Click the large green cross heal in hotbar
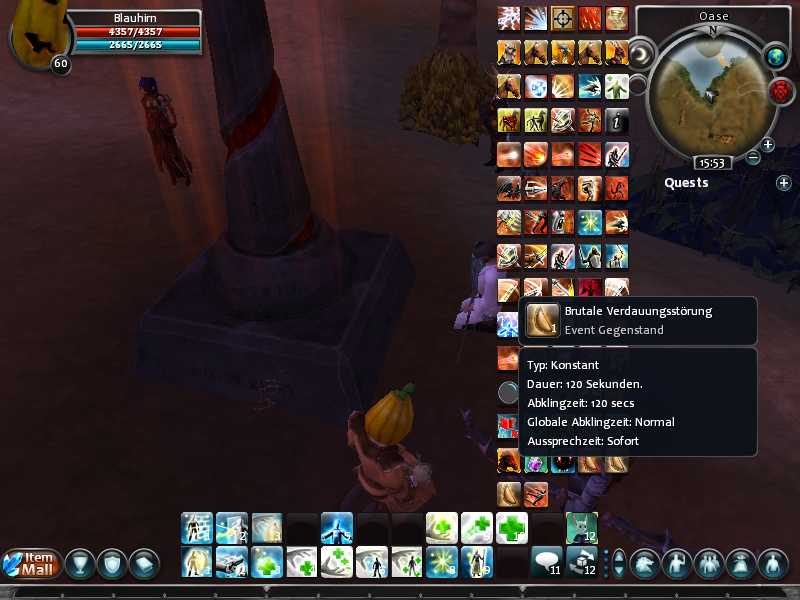The width and height of the screenshot is (800, 600). tap(512, 527)
